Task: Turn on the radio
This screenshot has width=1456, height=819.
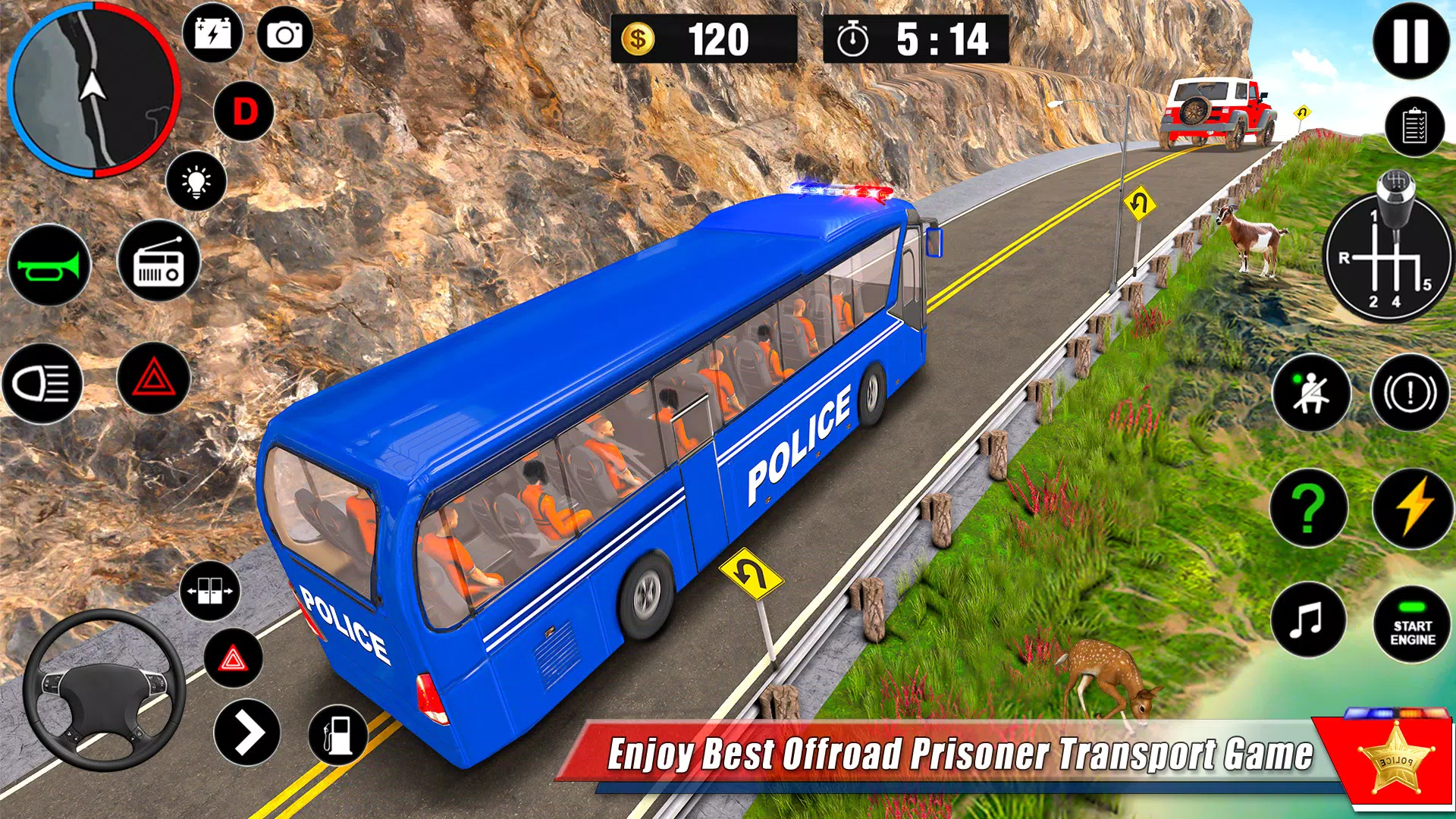Action: pos(158,262)
